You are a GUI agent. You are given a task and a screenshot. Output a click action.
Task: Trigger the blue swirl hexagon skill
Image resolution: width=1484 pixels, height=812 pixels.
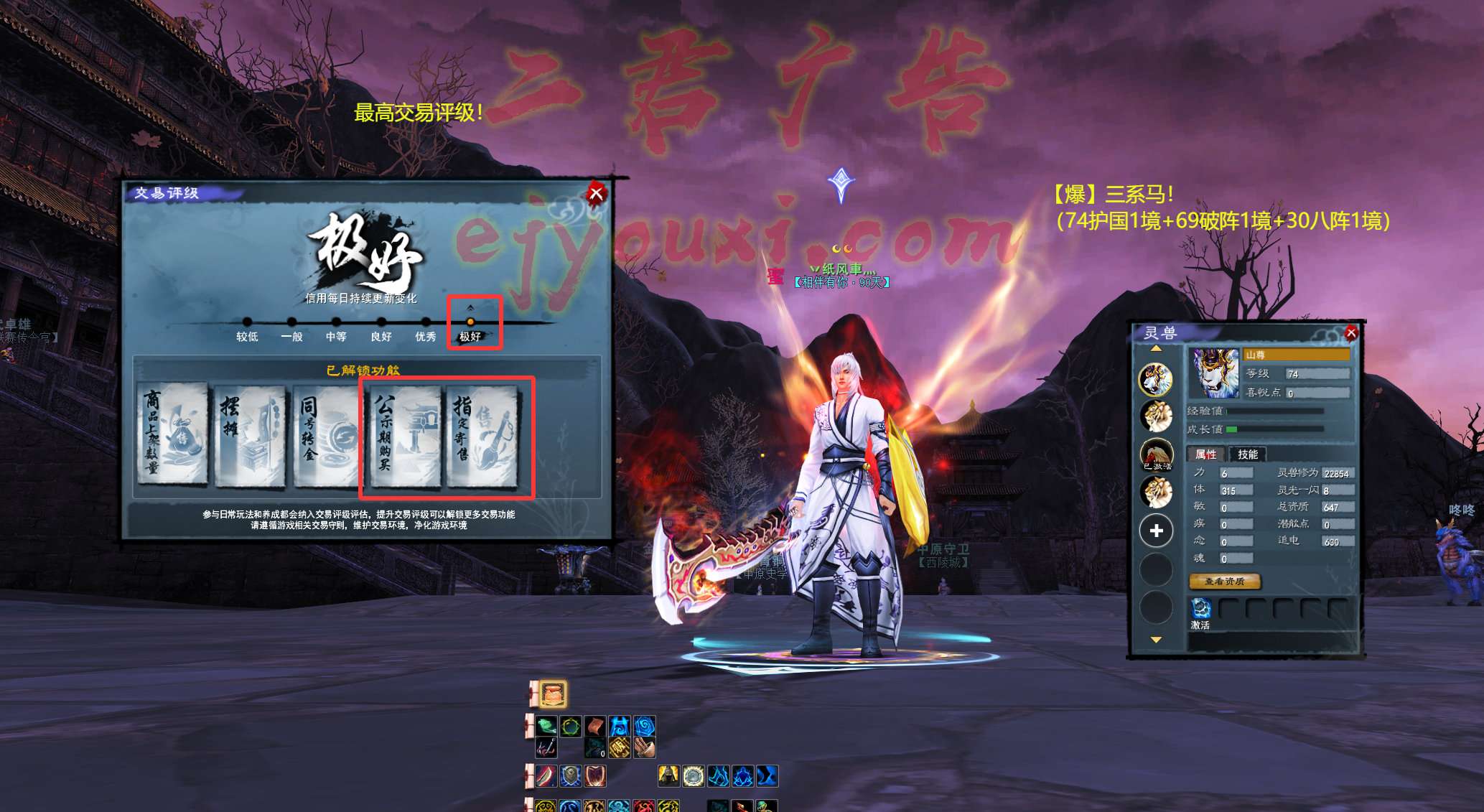pyautogui.click(x=644, y=726)
